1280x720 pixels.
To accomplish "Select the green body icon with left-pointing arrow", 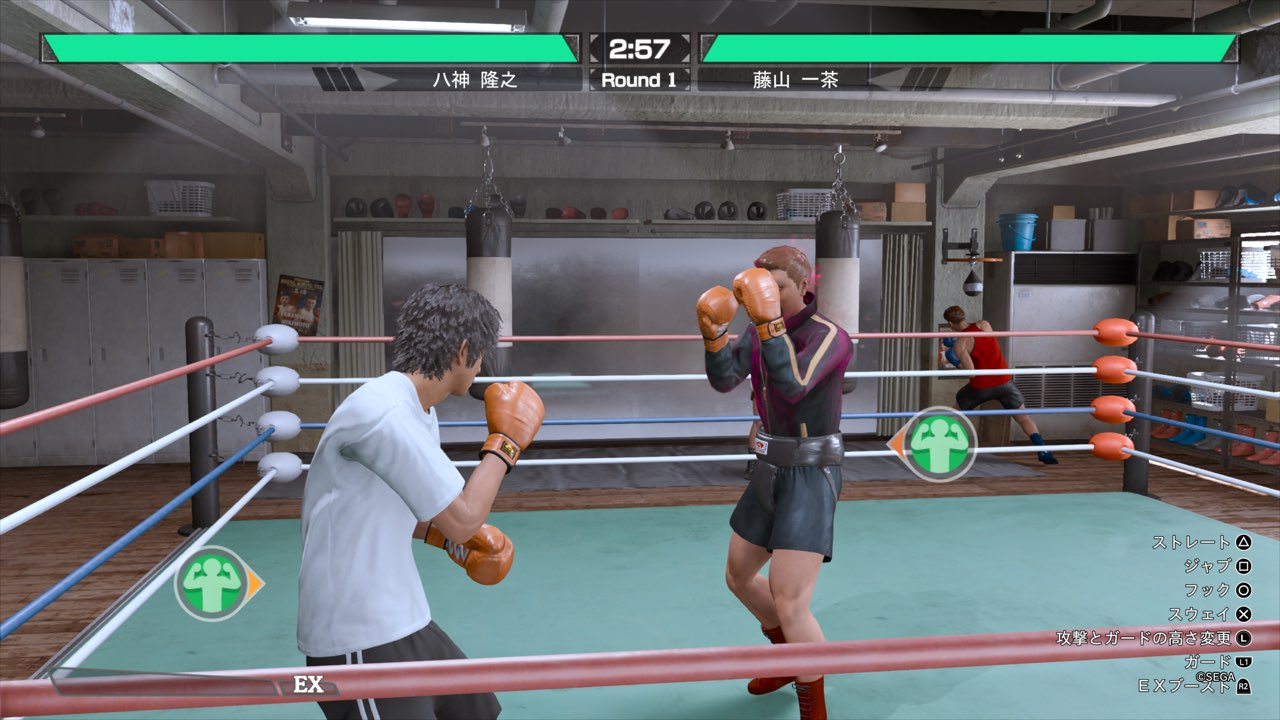I will [x=937, y=445].
